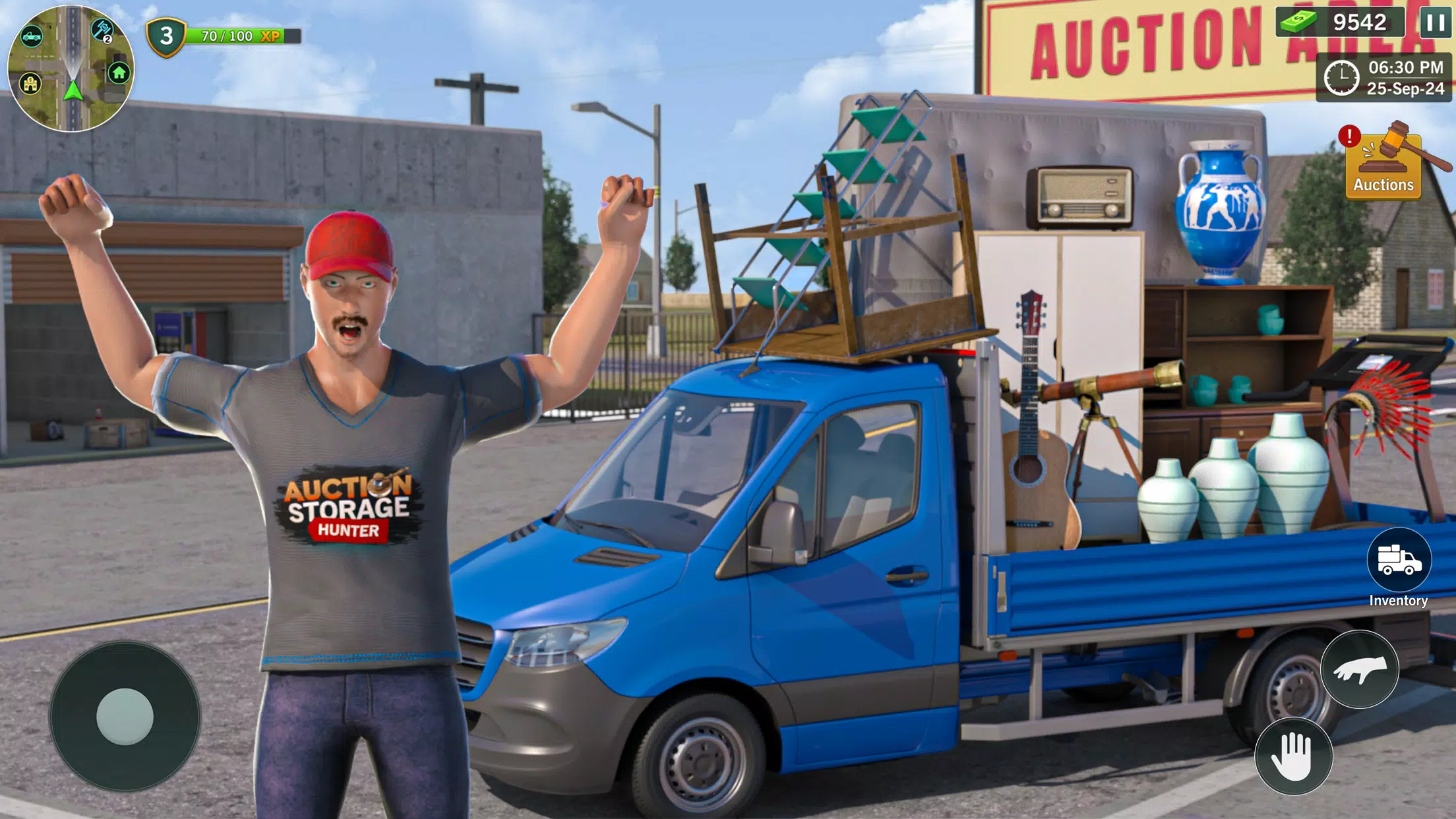Expand the auction marker counter badge showing 2
Viewport: 1456px width, 819px height.
(x=107, y=39)
